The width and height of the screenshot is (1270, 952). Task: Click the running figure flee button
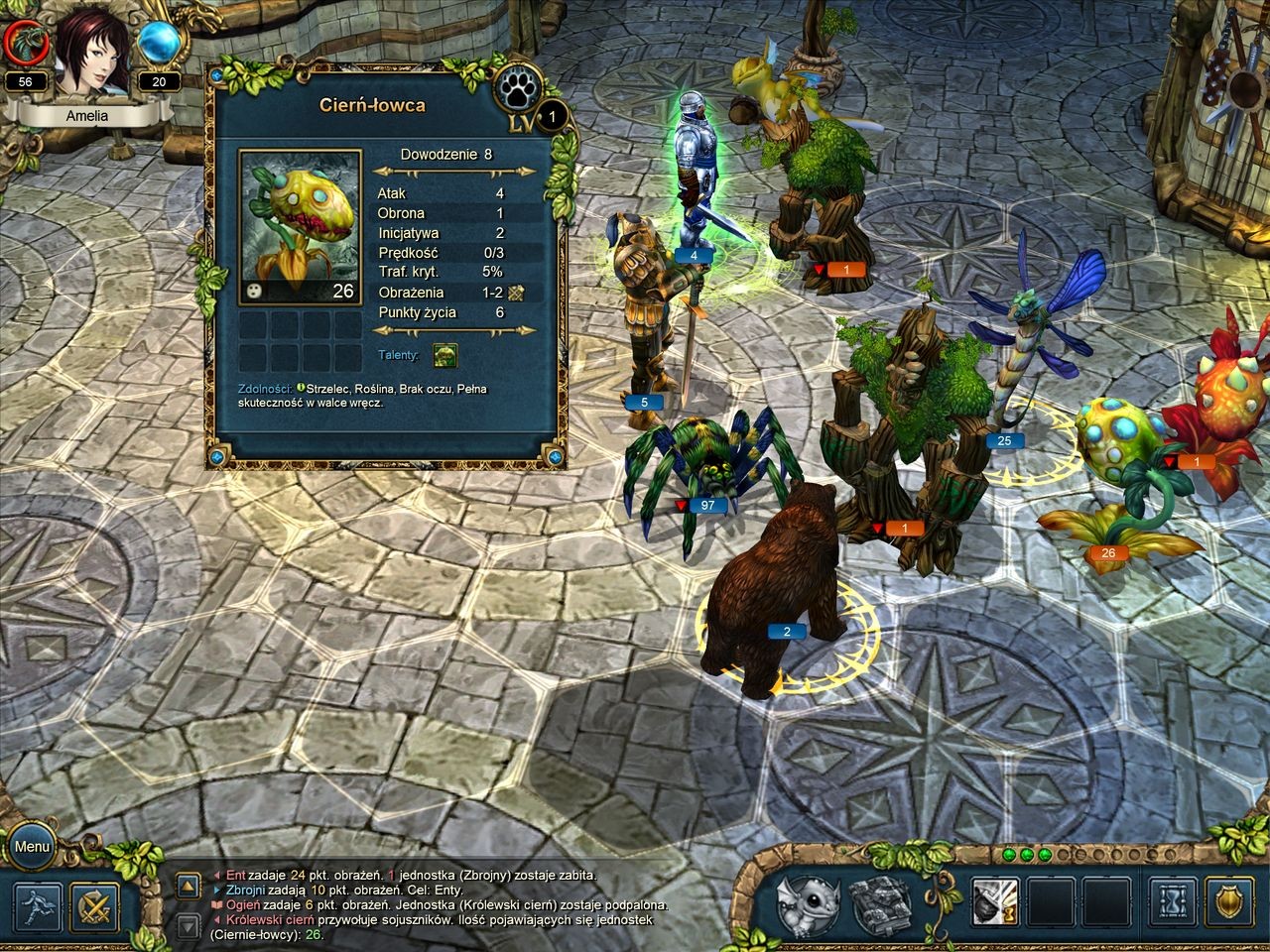[38, 906]
